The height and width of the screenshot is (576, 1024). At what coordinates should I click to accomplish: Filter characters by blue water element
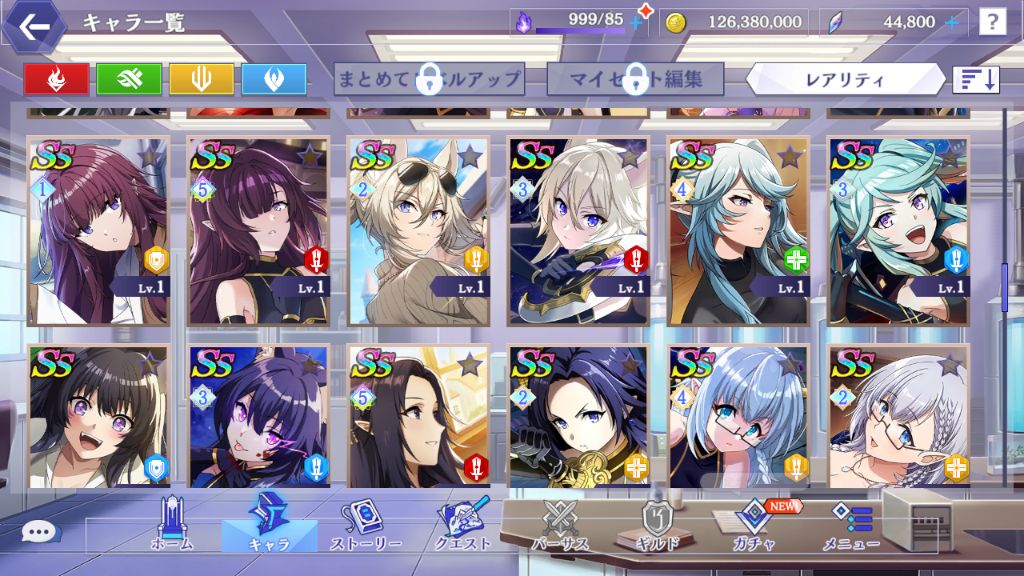coord(273,79)
